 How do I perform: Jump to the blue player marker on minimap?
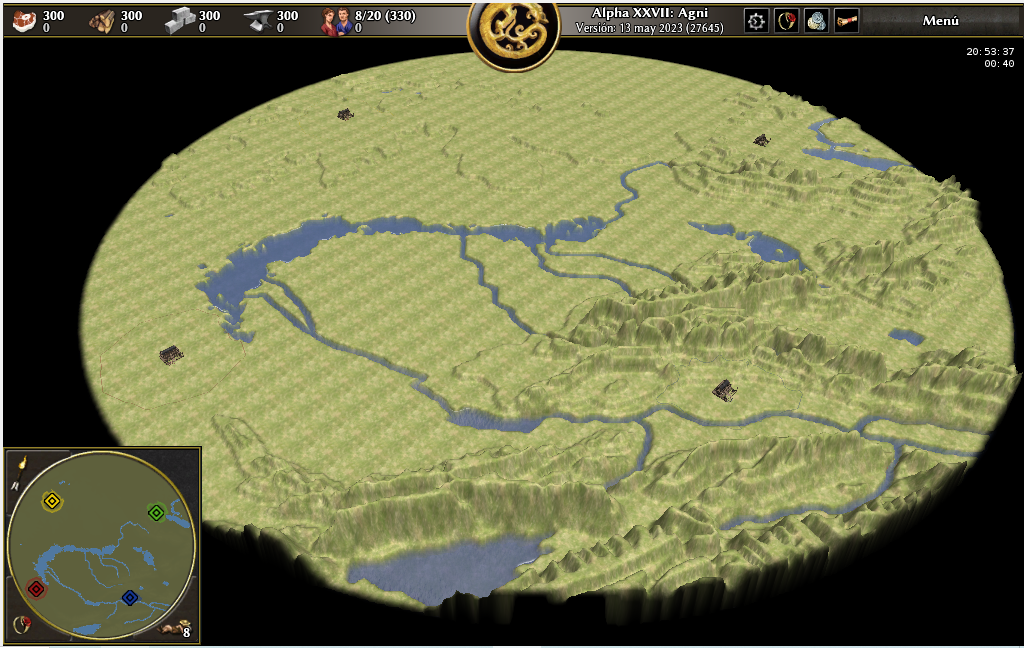[x=129, y=597]
